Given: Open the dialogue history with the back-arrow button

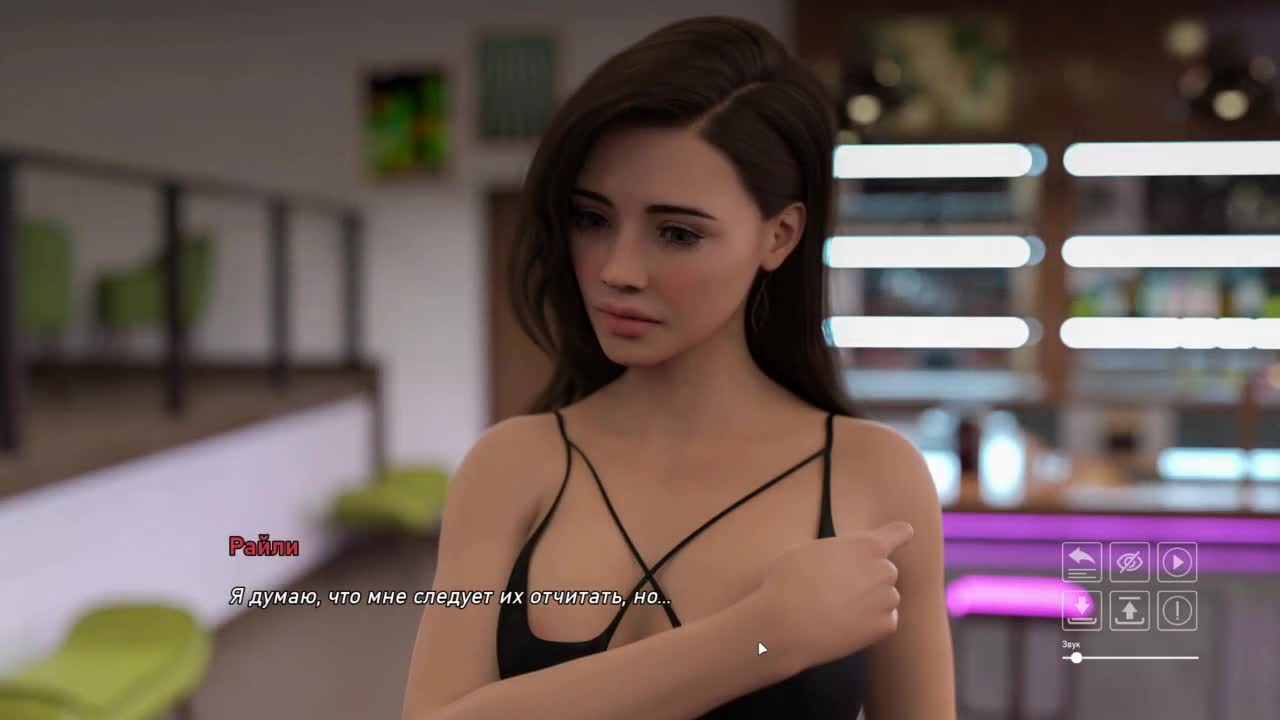Looking at the screenshot, I should (1081, 562).
